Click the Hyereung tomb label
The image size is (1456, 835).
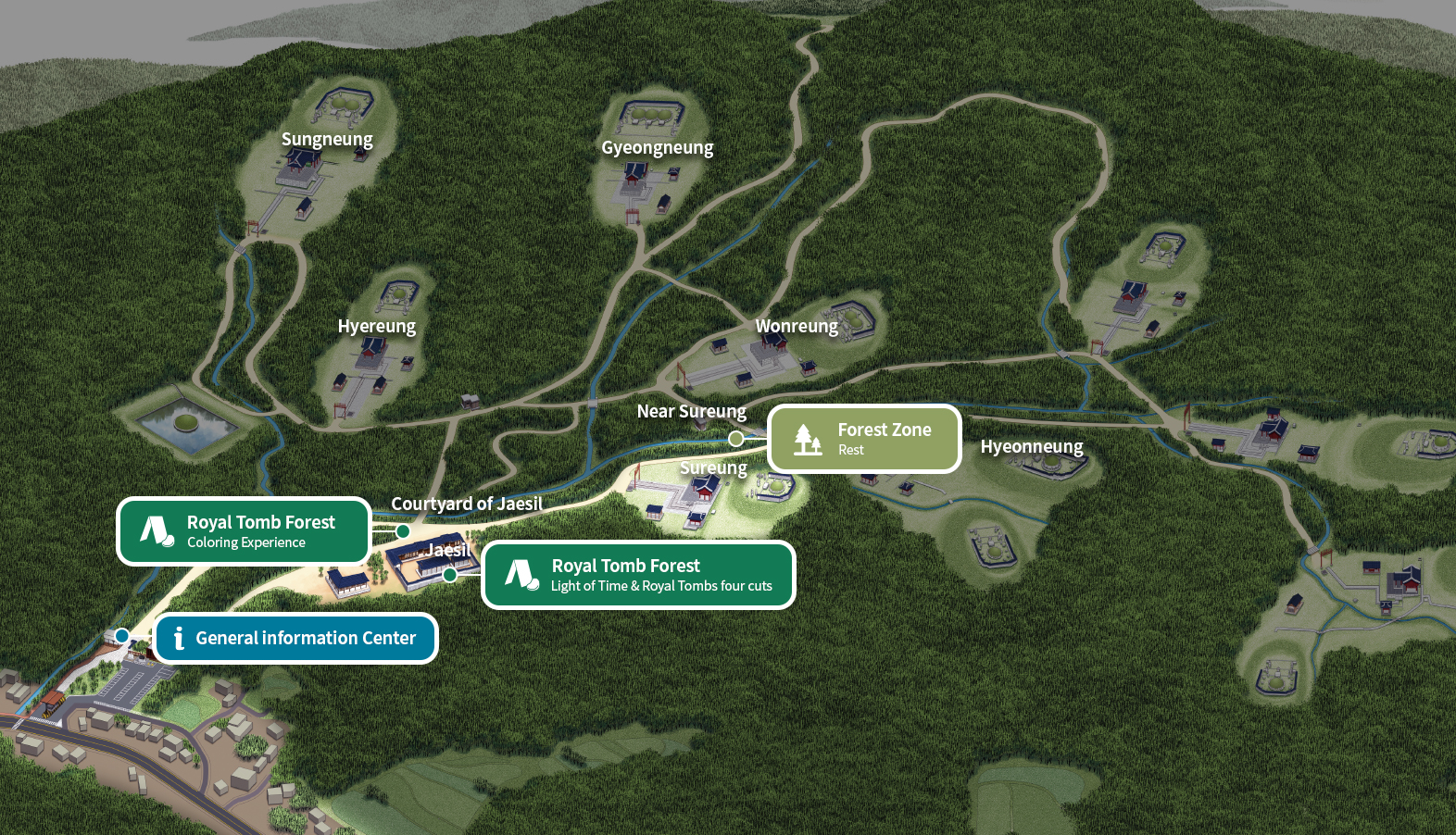pos(376,327)
